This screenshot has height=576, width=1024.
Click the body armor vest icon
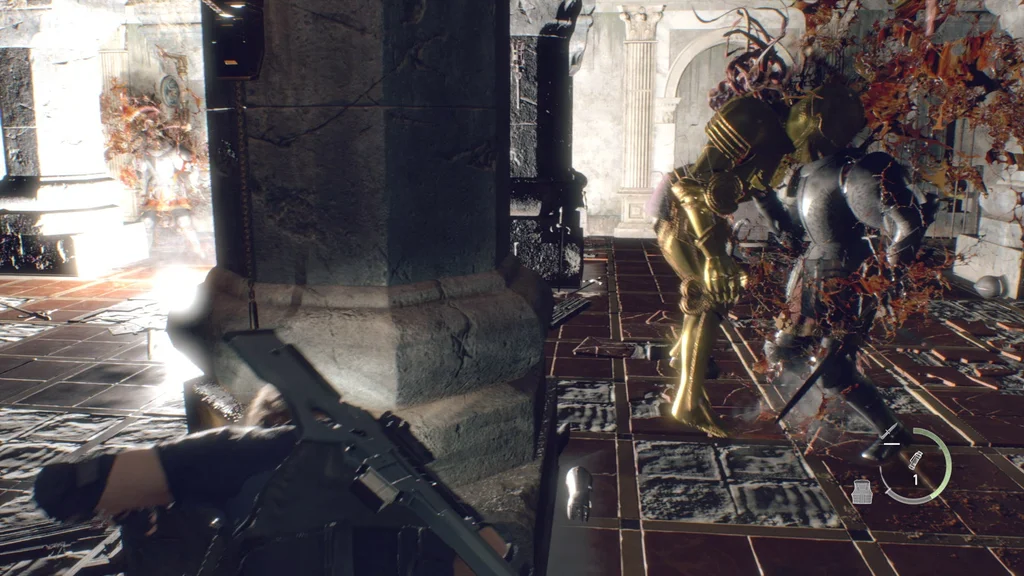click(x=862, y=491)
